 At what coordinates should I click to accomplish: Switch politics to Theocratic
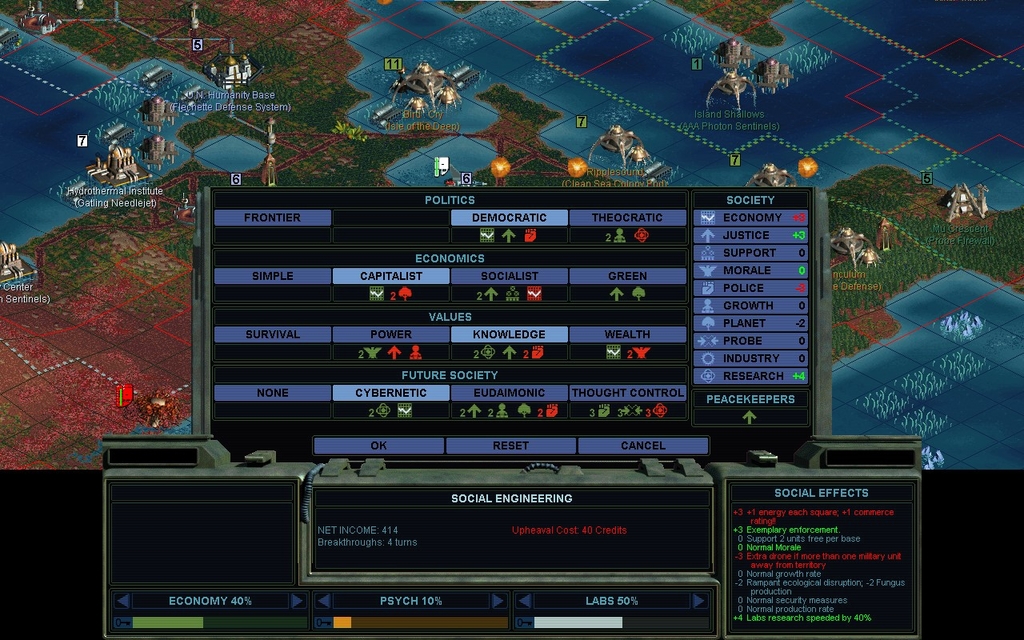click(x=627, y=217)
